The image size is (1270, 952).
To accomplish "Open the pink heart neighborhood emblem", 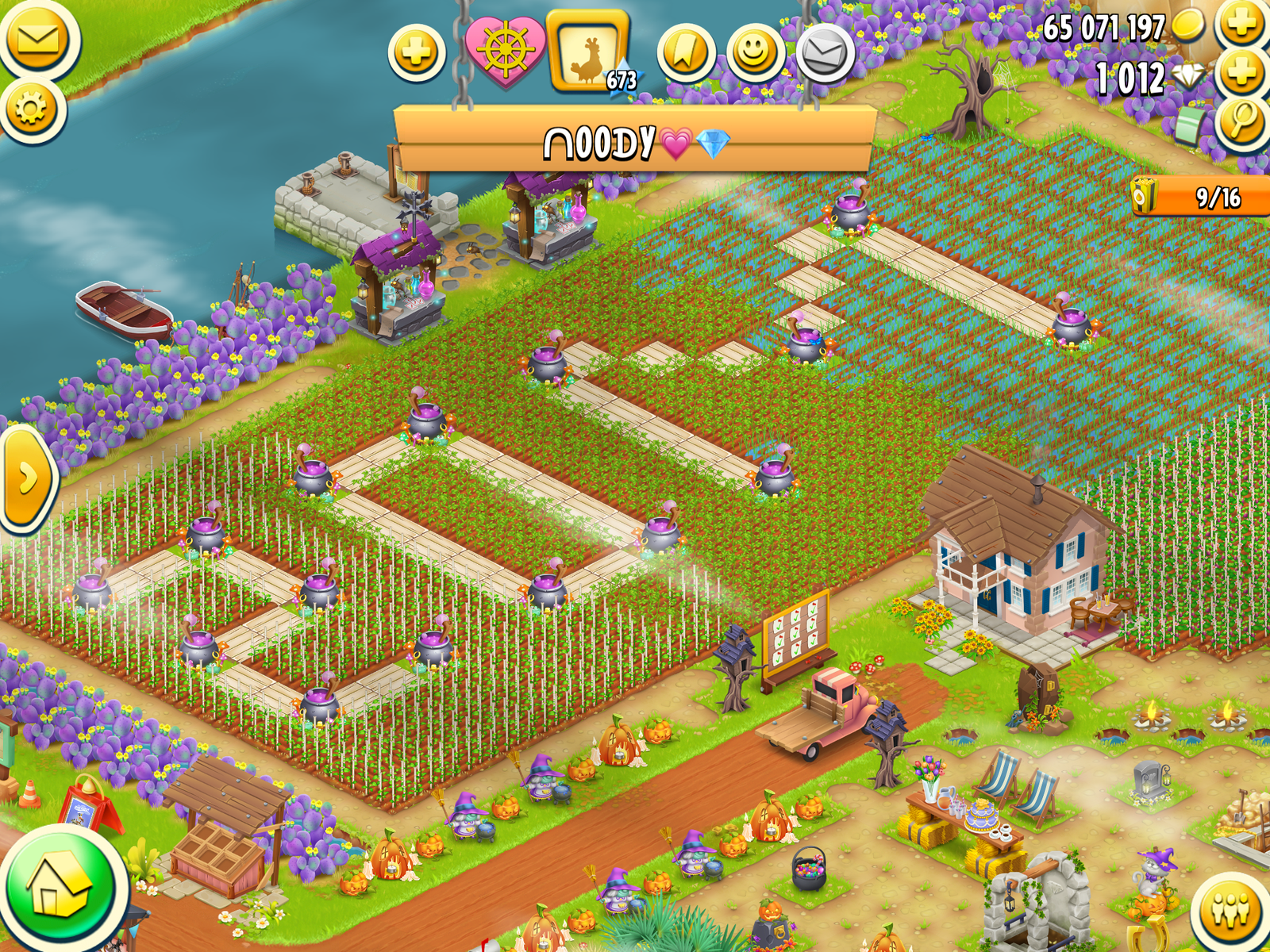I will tap(505, 50).
